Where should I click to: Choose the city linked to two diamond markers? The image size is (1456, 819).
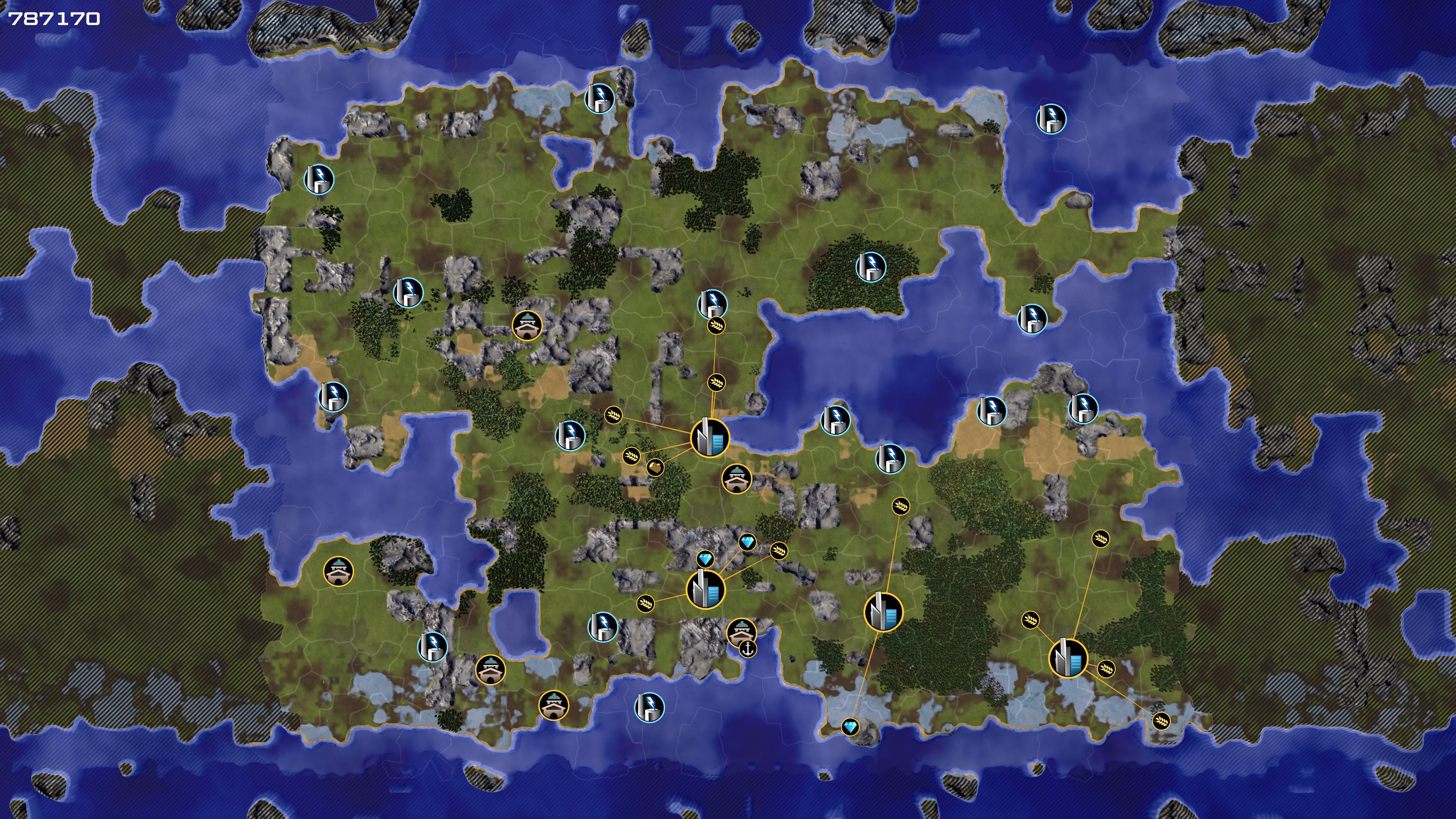click(705, 590)
